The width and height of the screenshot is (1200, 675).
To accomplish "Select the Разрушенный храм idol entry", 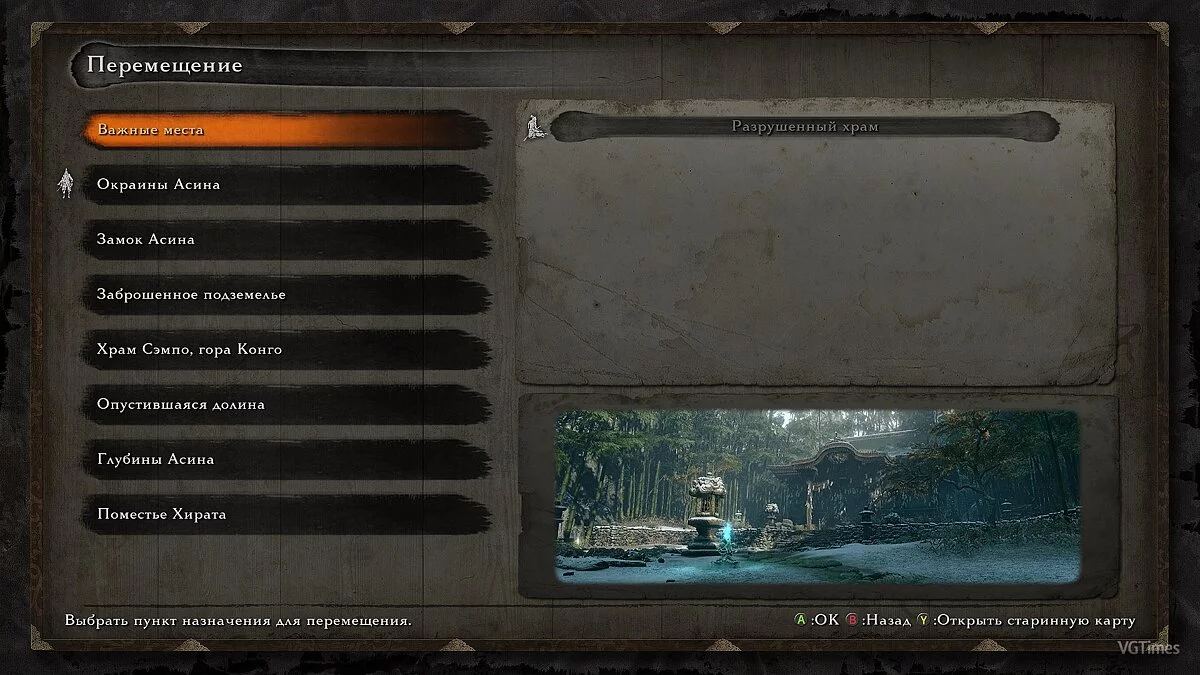I will (x=804, y=127).
